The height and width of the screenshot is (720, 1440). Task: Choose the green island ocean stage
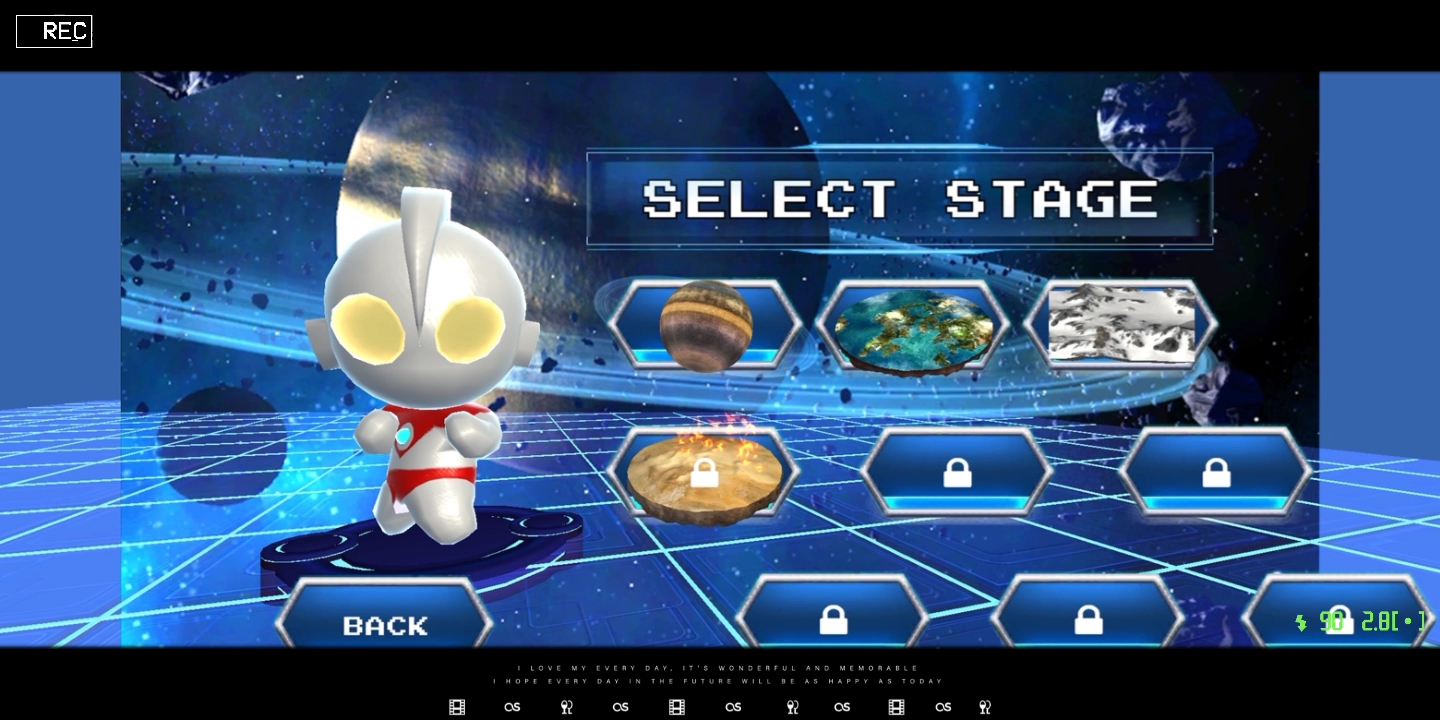911,327
